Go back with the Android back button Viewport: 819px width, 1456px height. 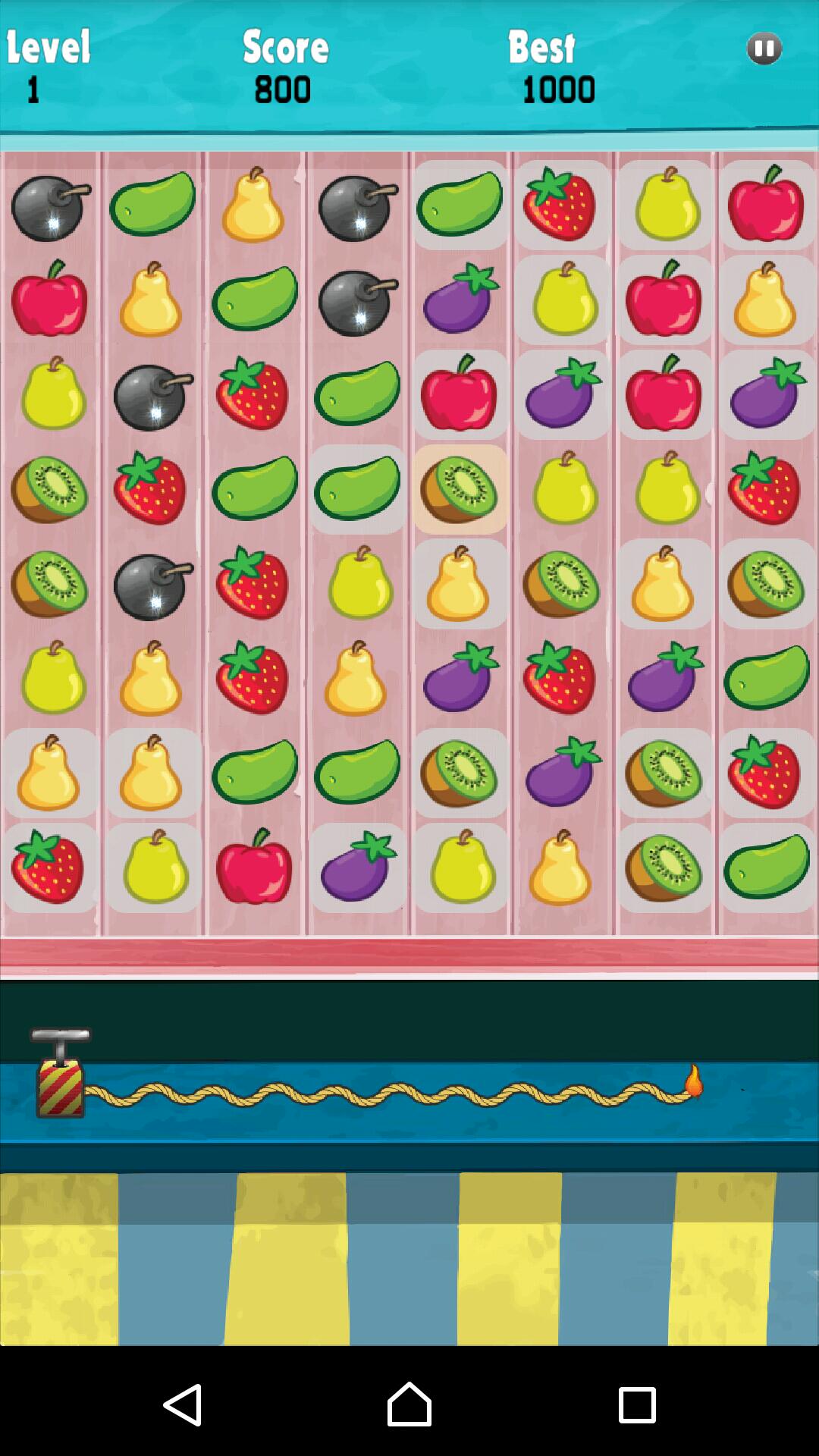coord(183,1405)
